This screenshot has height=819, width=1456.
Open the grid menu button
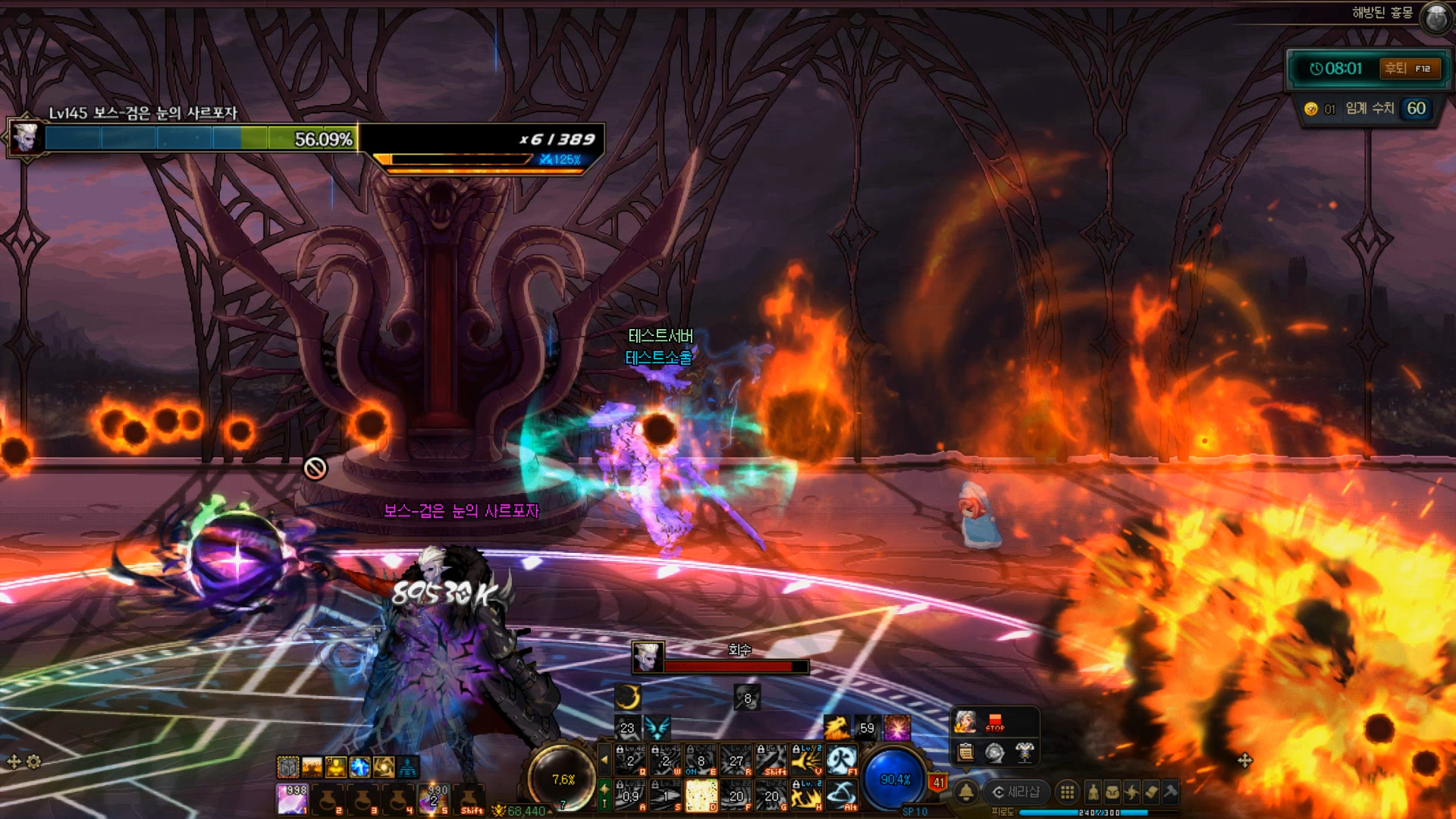1067,792
